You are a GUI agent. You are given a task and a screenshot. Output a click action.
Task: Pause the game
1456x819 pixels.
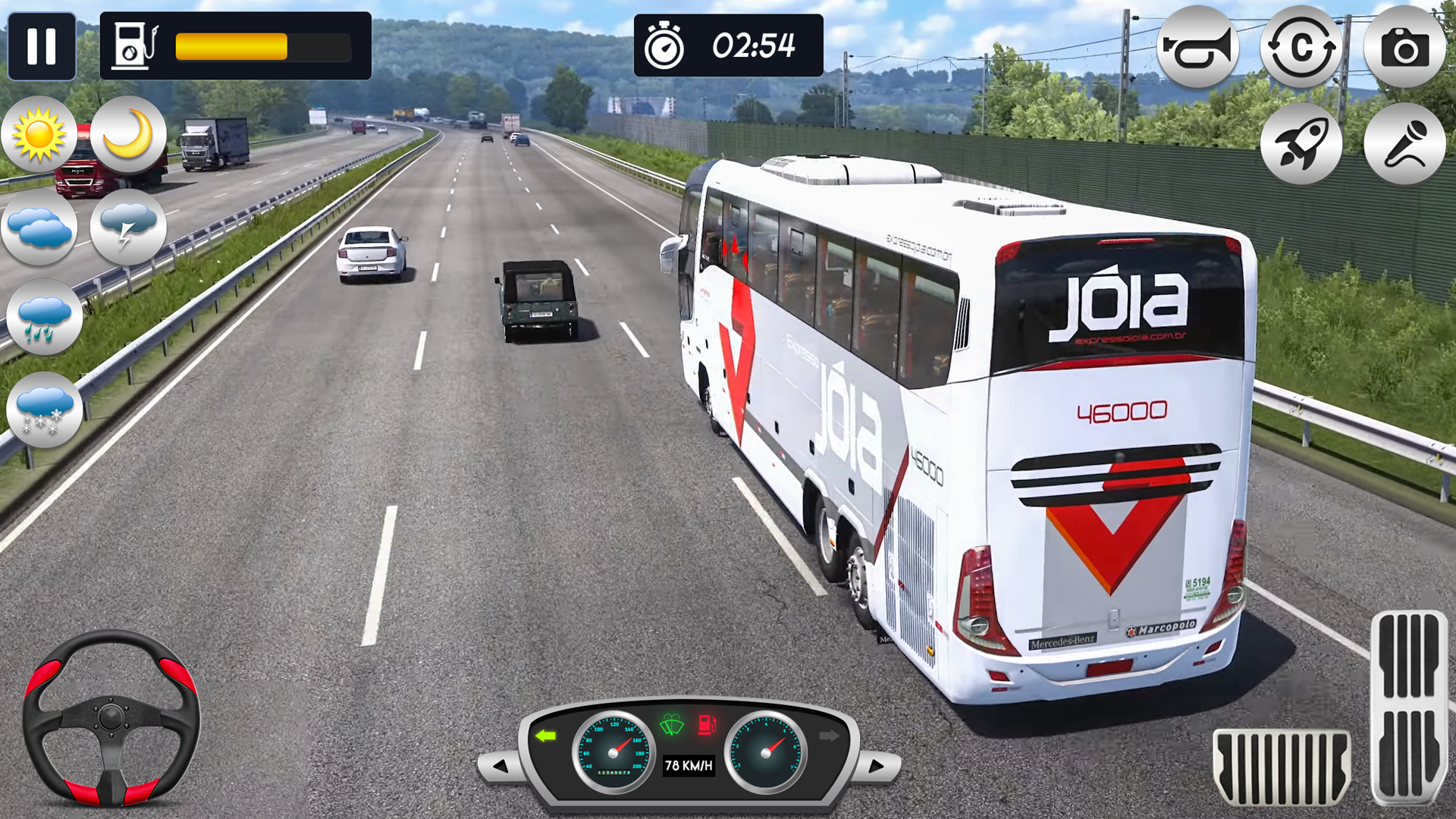pos(42,46)
